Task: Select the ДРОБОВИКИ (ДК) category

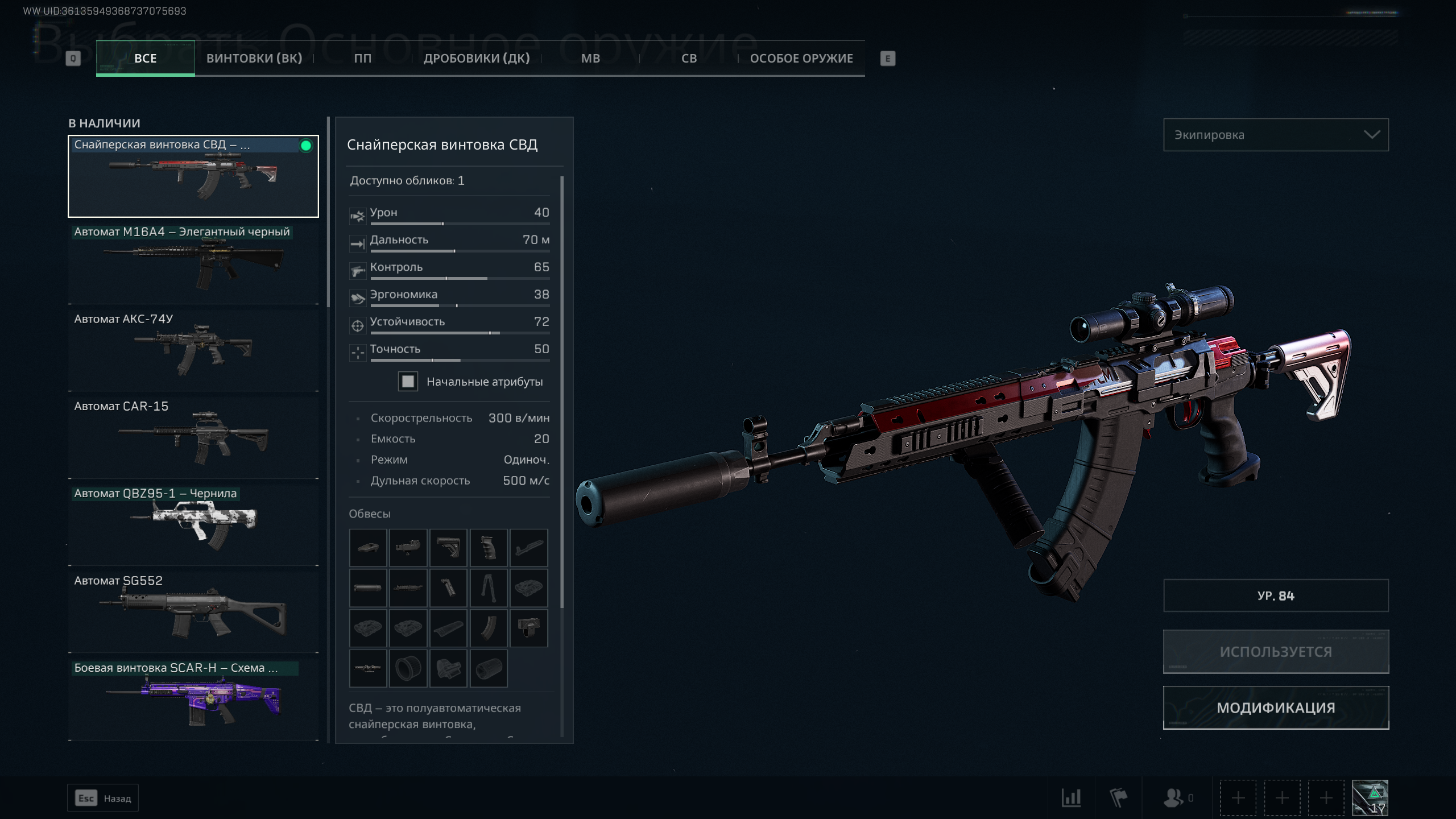Action: coord(477,59)
